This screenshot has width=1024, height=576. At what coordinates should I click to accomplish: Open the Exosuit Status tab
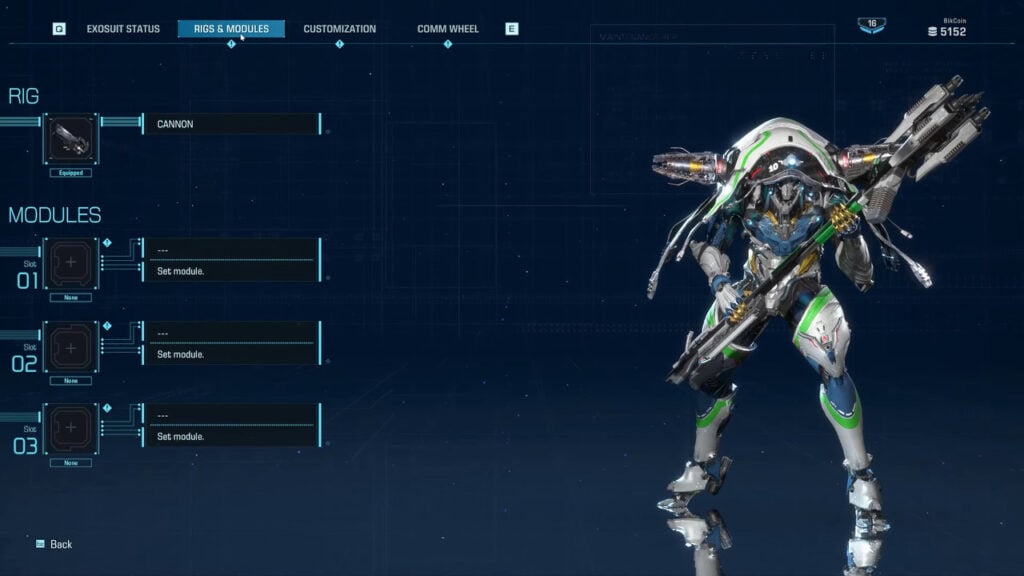pyautogui.click(x=123, y=29)
